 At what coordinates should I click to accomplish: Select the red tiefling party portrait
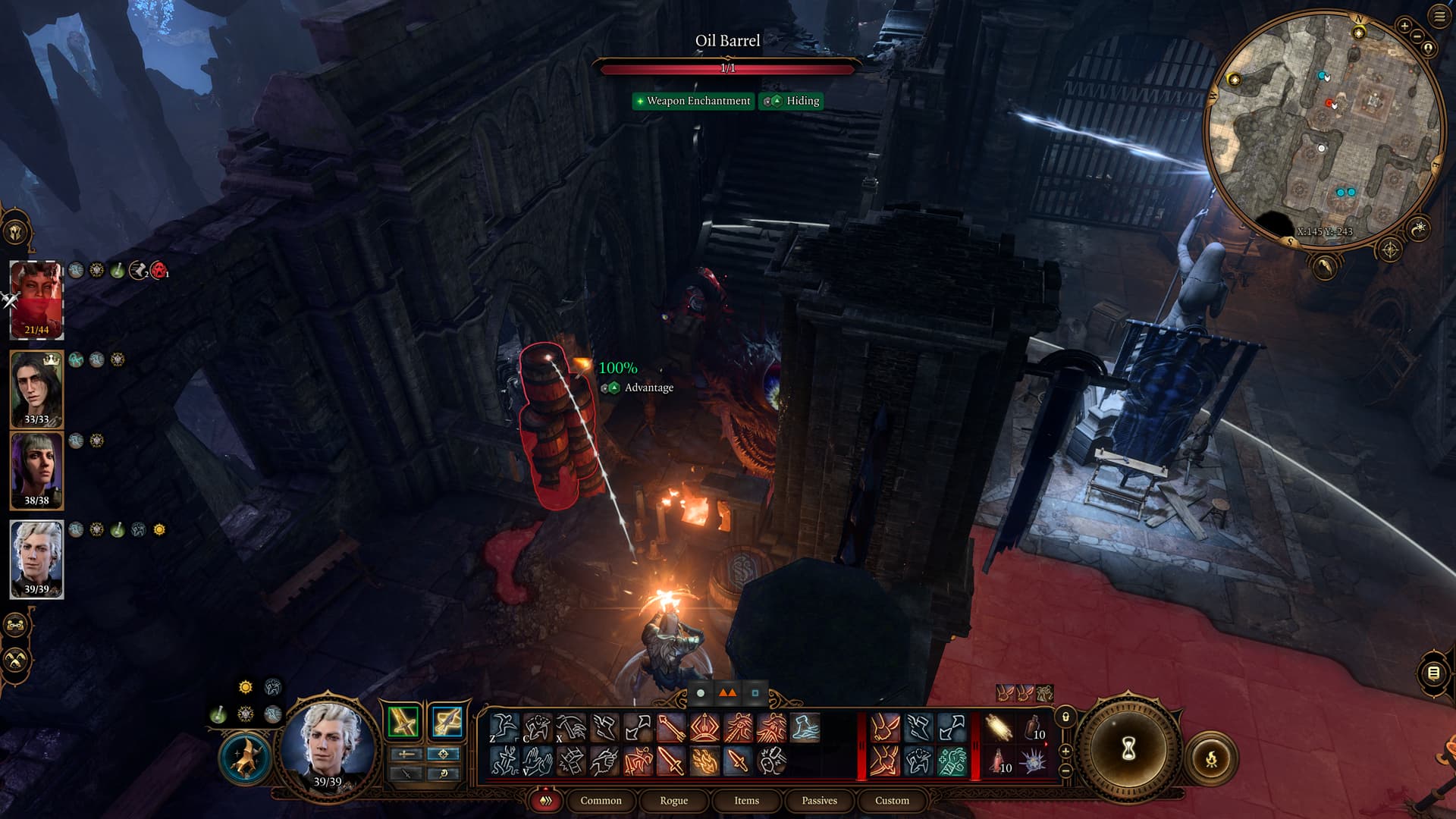(36, 300)
